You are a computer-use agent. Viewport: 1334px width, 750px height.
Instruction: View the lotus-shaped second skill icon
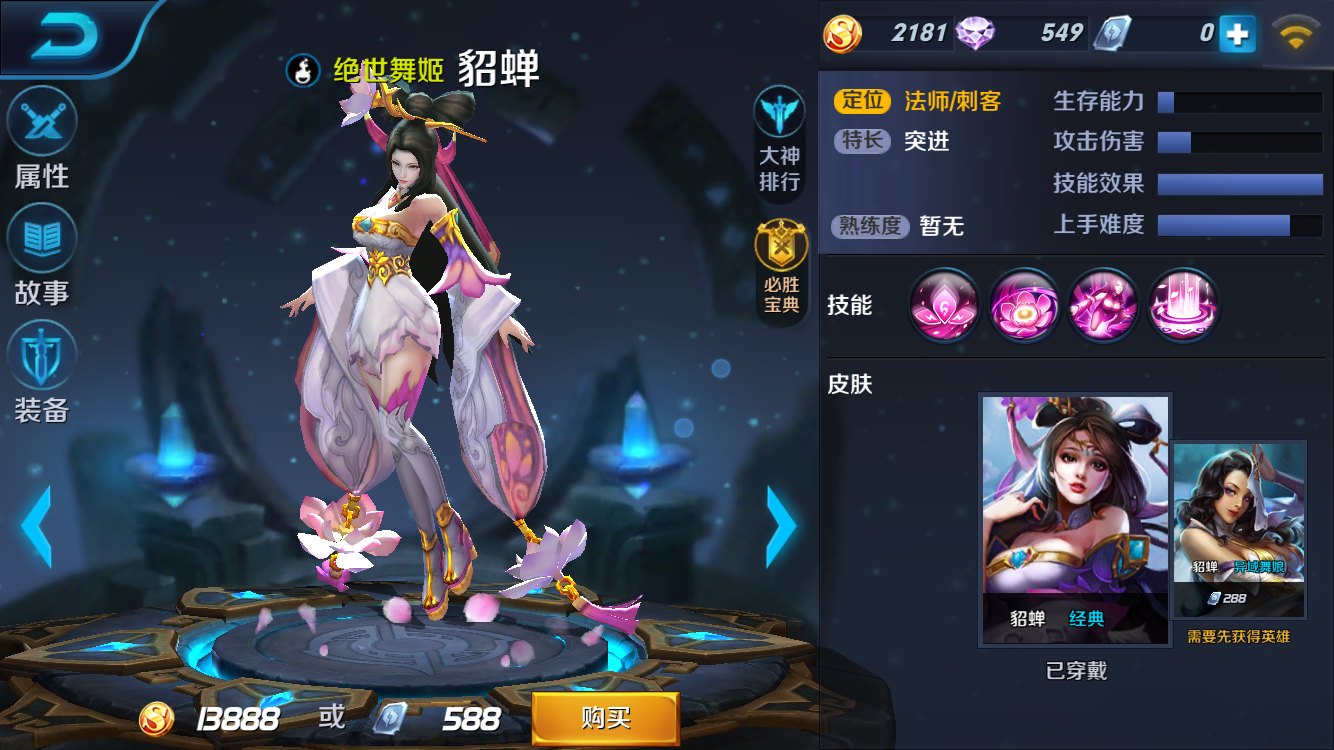click(1023, 307)
